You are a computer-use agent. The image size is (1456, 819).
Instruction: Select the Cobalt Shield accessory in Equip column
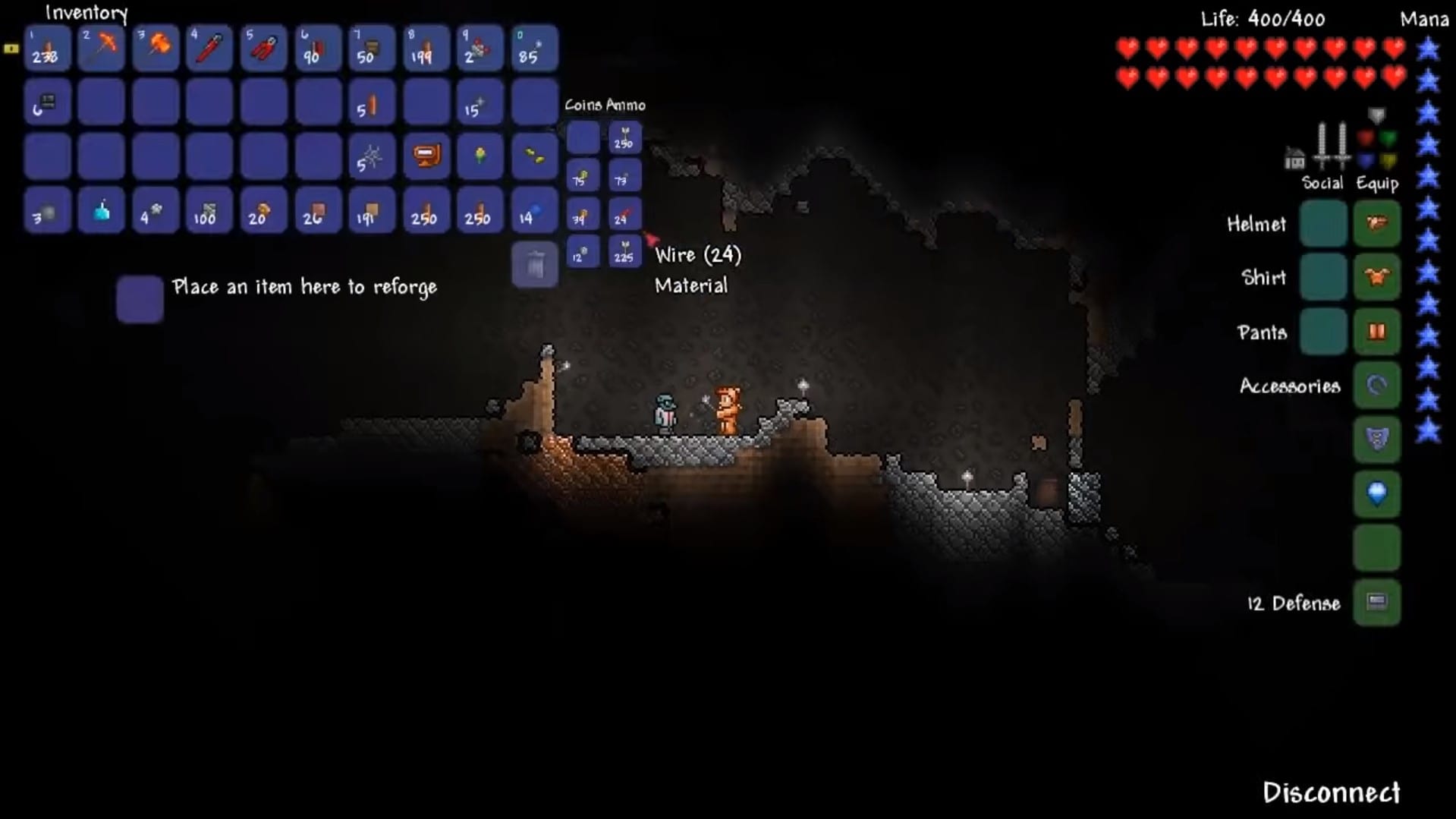point(1376,440)
